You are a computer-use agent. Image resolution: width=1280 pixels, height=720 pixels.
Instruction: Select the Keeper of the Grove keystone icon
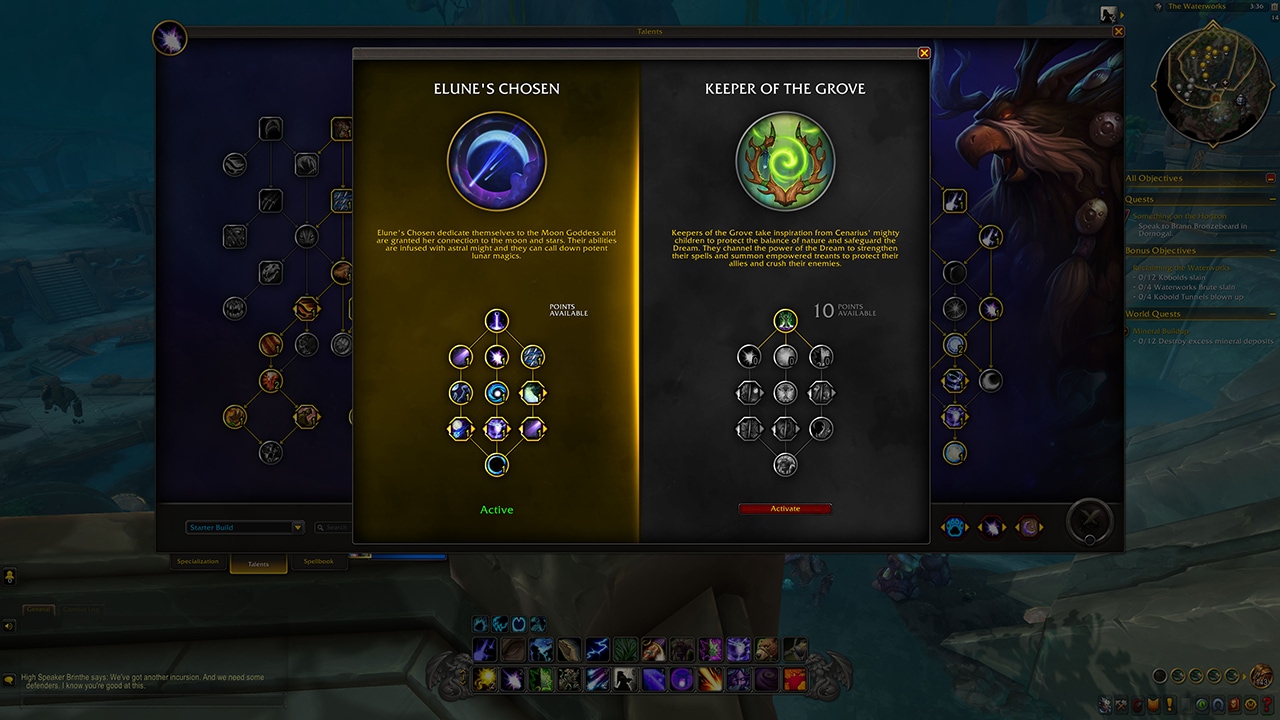(785, 161)
